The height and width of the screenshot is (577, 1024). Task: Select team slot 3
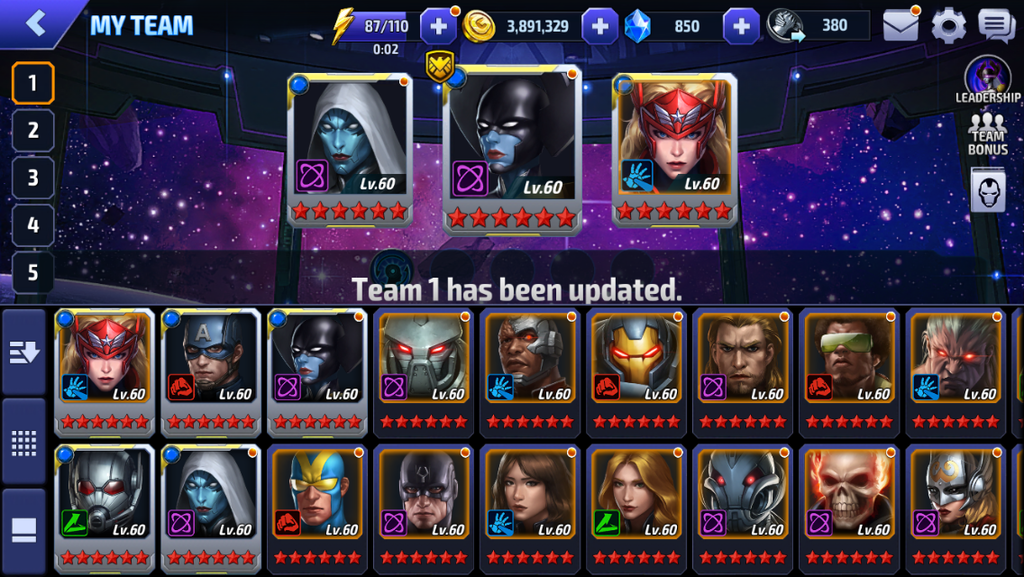click(x=33, y=178)
